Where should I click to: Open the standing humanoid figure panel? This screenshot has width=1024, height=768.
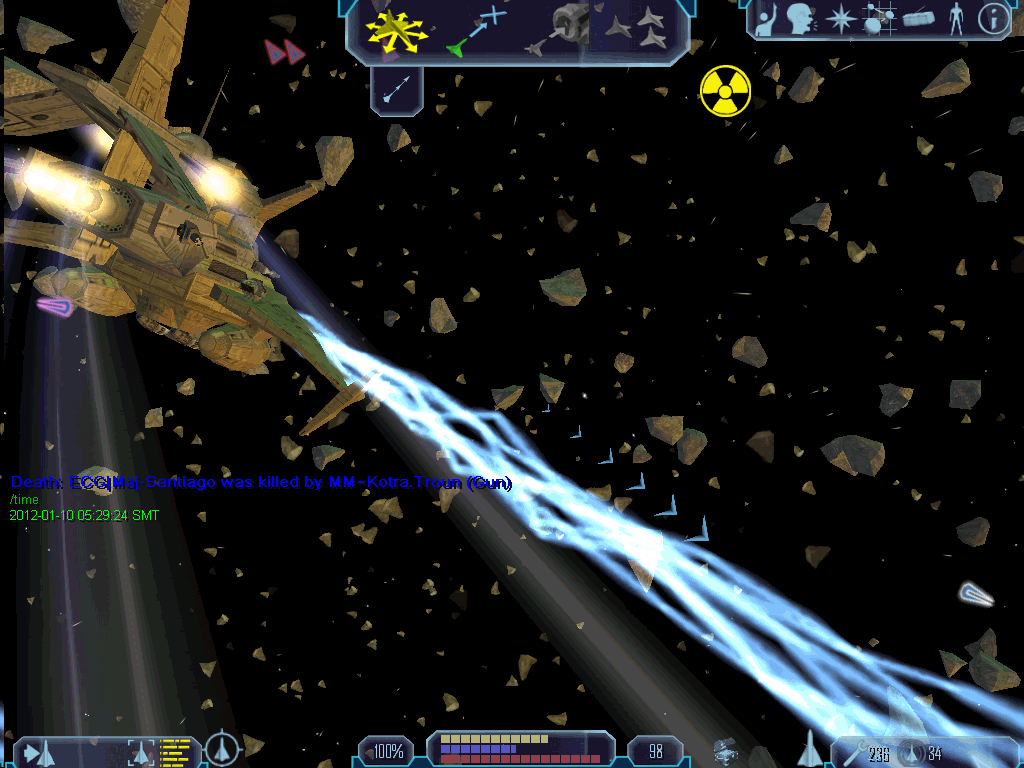(955, 19)
